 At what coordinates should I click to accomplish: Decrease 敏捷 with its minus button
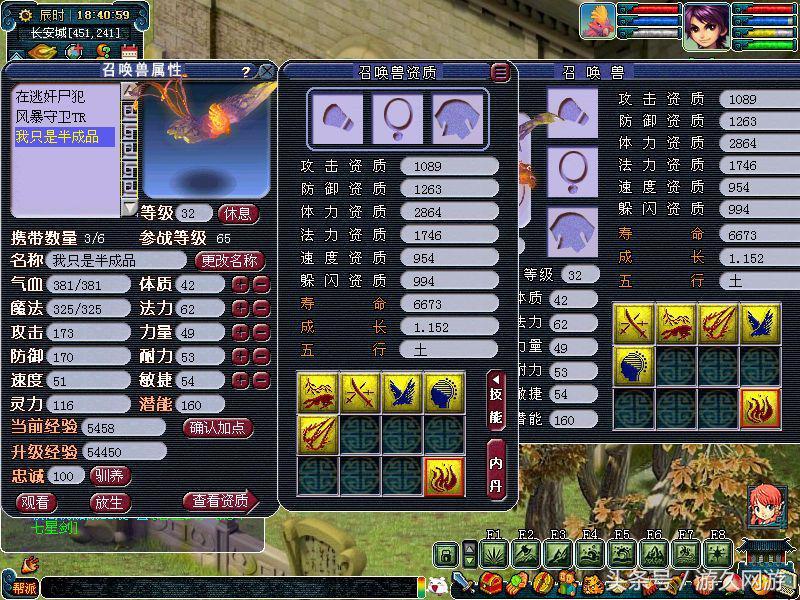tap(261, 380)
